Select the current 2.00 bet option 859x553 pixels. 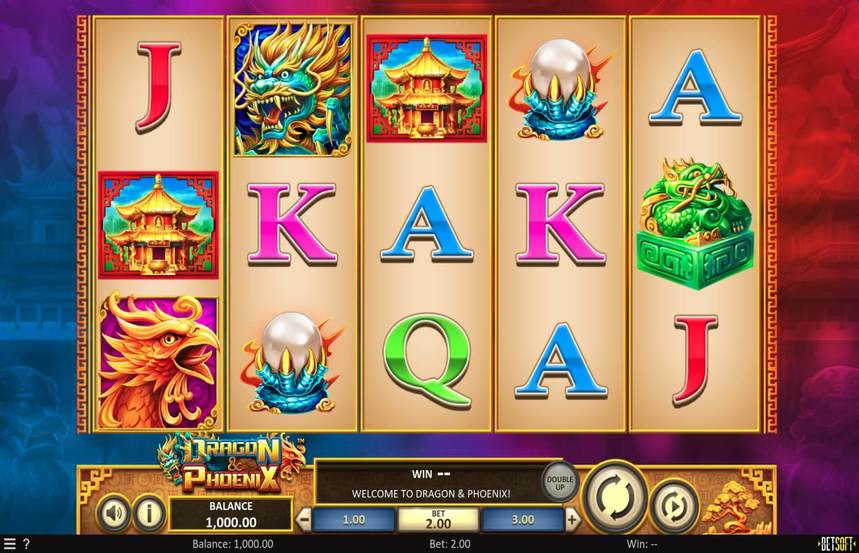pos(438,519)
